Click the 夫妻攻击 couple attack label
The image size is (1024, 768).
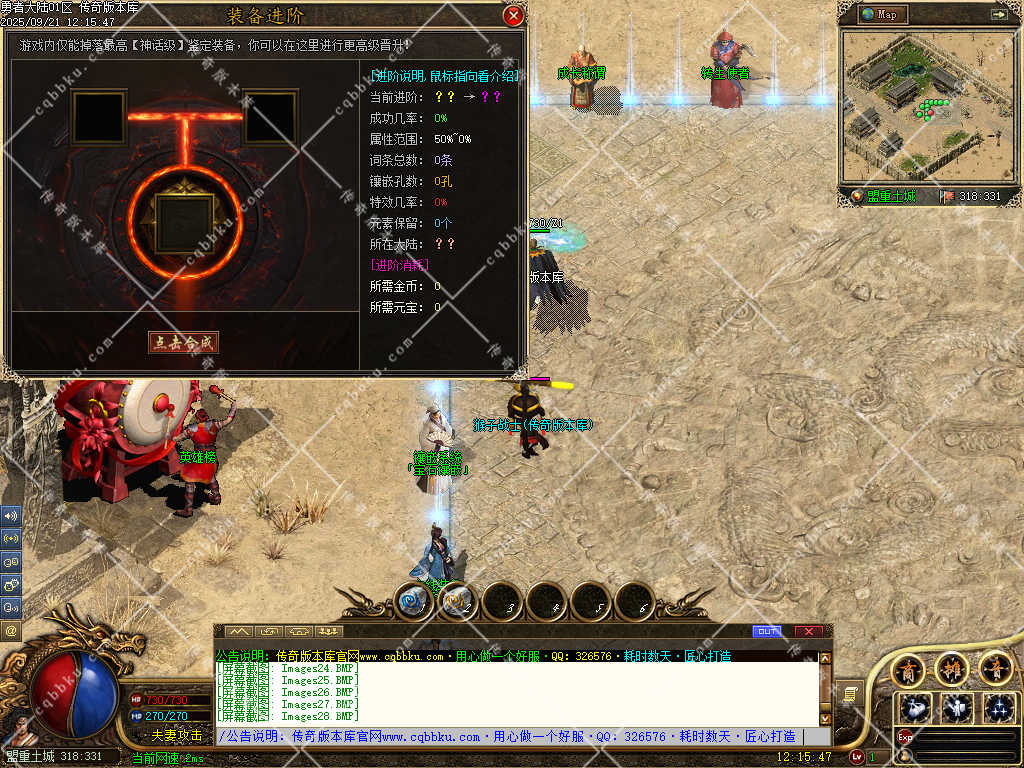point(177,735)
